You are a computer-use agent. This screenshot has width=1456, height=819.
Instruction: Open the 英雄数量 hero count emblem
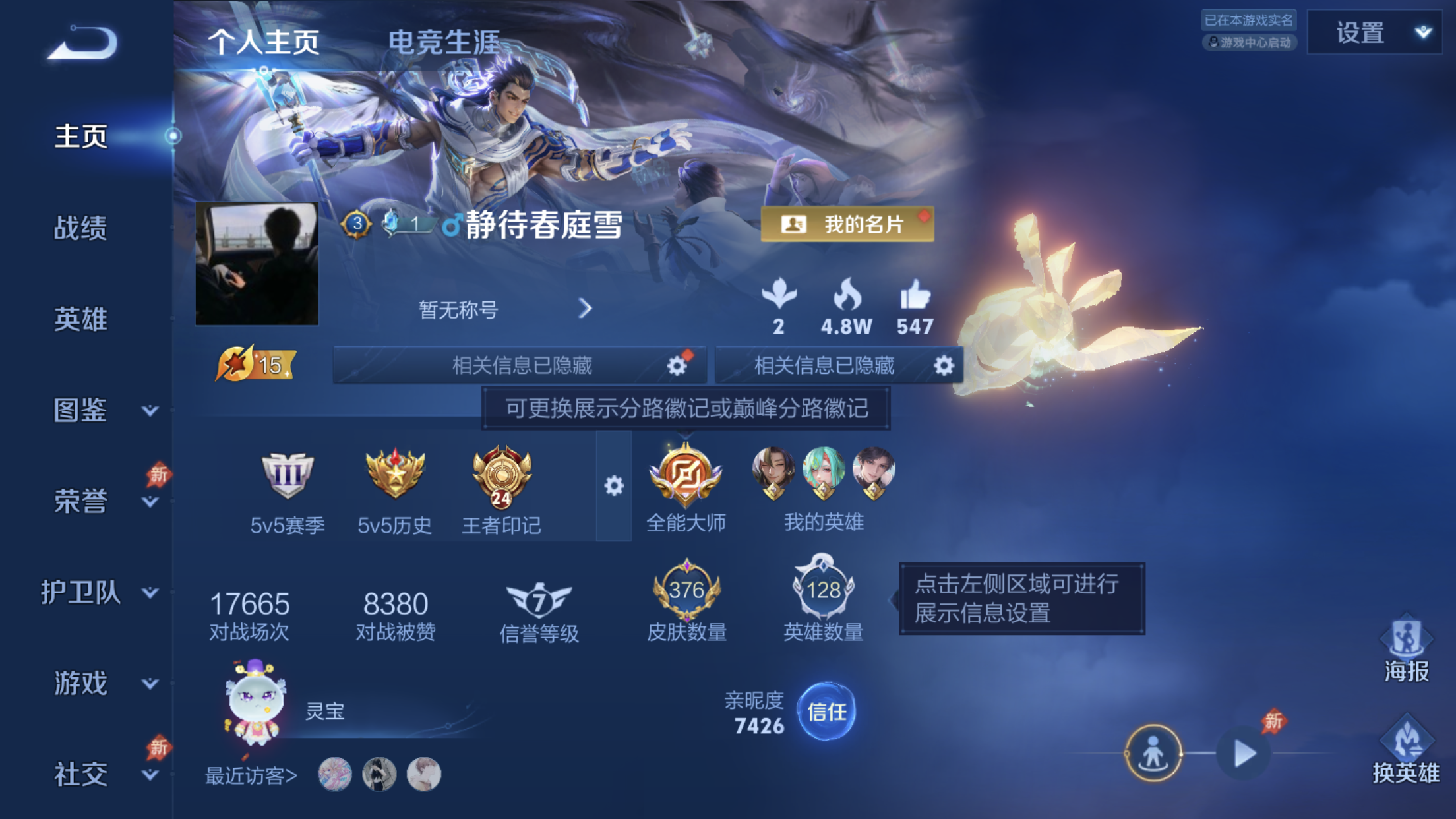click(x=822, y=593)
